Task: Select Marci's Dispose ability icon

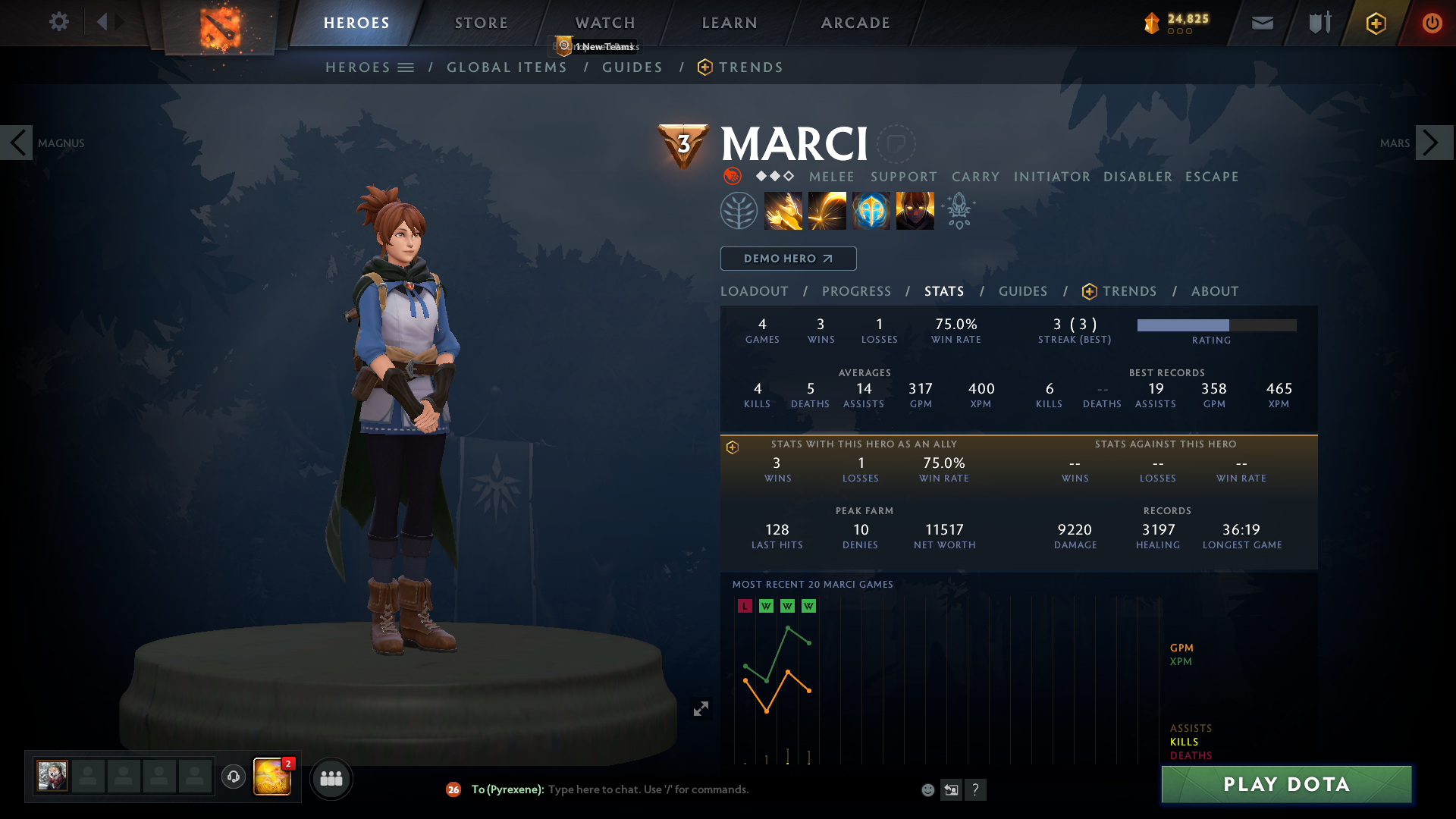Action: pyautogui.click(x=783, y=210)
